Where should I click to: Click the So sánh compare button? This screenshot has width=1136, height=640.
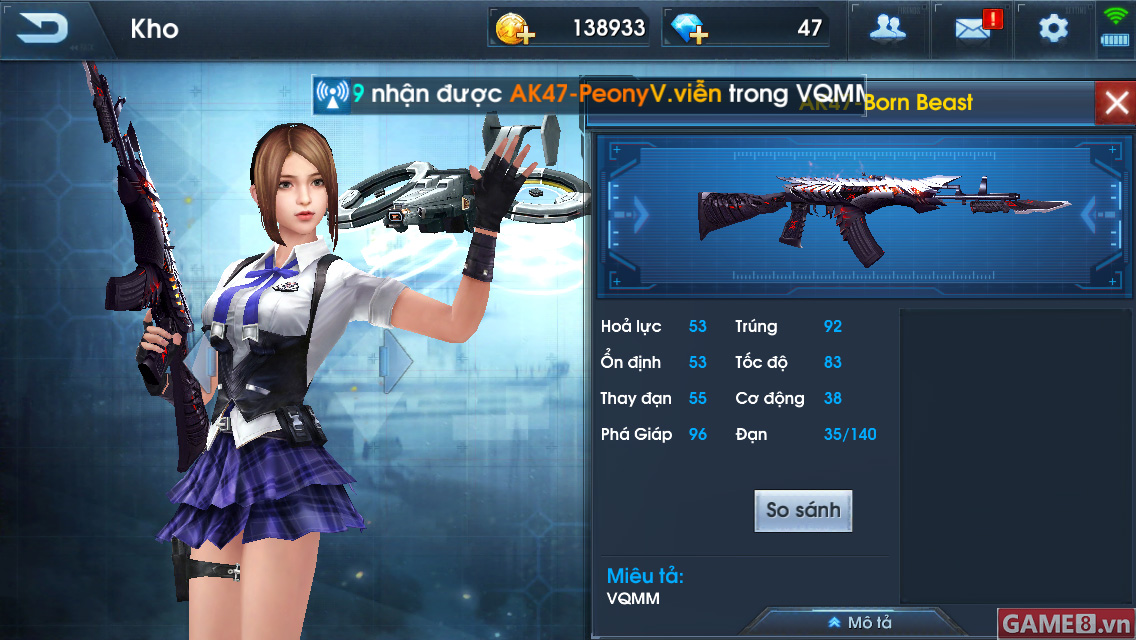[x=803, y=510]
